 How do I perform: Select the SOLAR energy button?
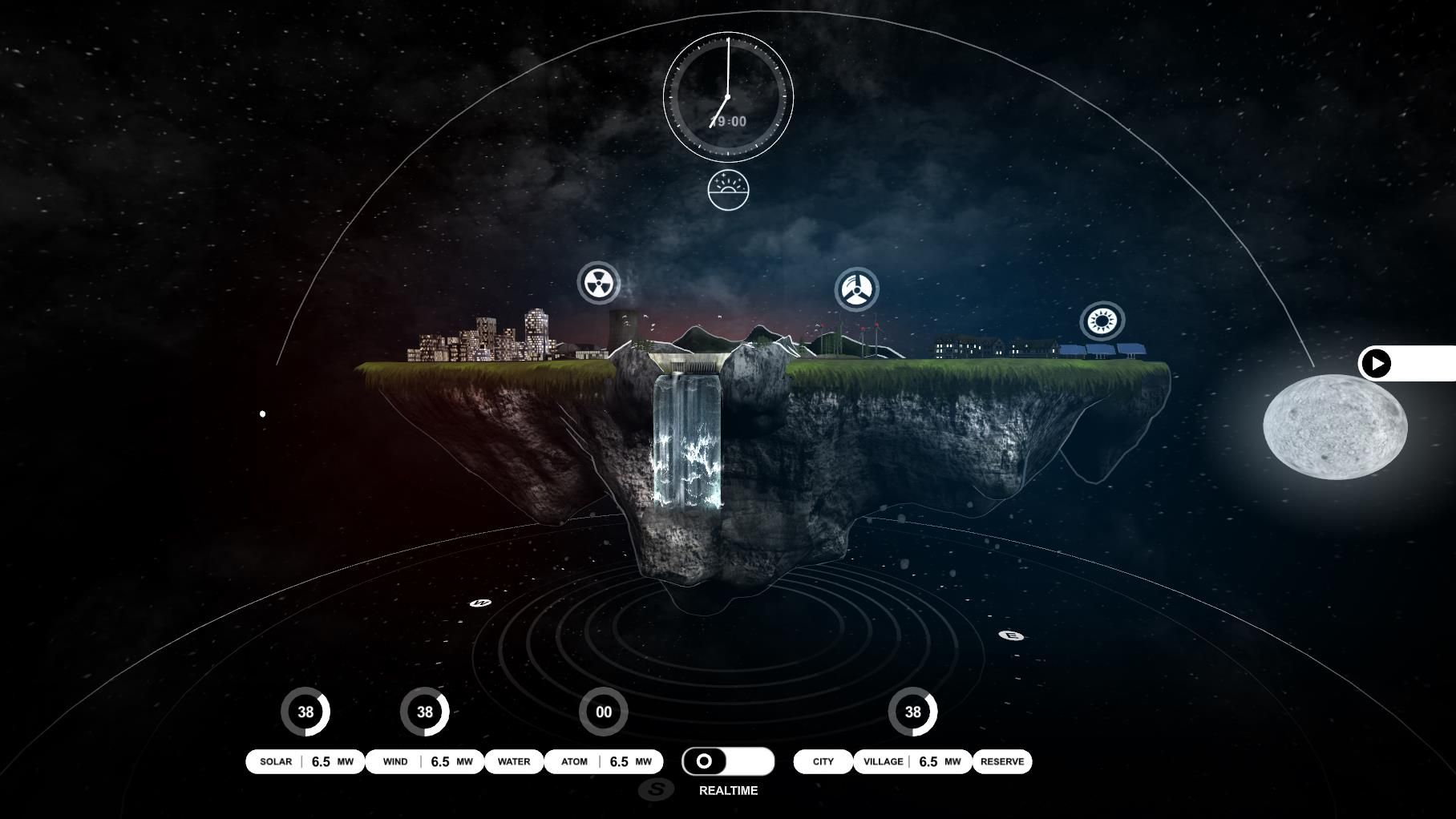(x=276, y=761)
